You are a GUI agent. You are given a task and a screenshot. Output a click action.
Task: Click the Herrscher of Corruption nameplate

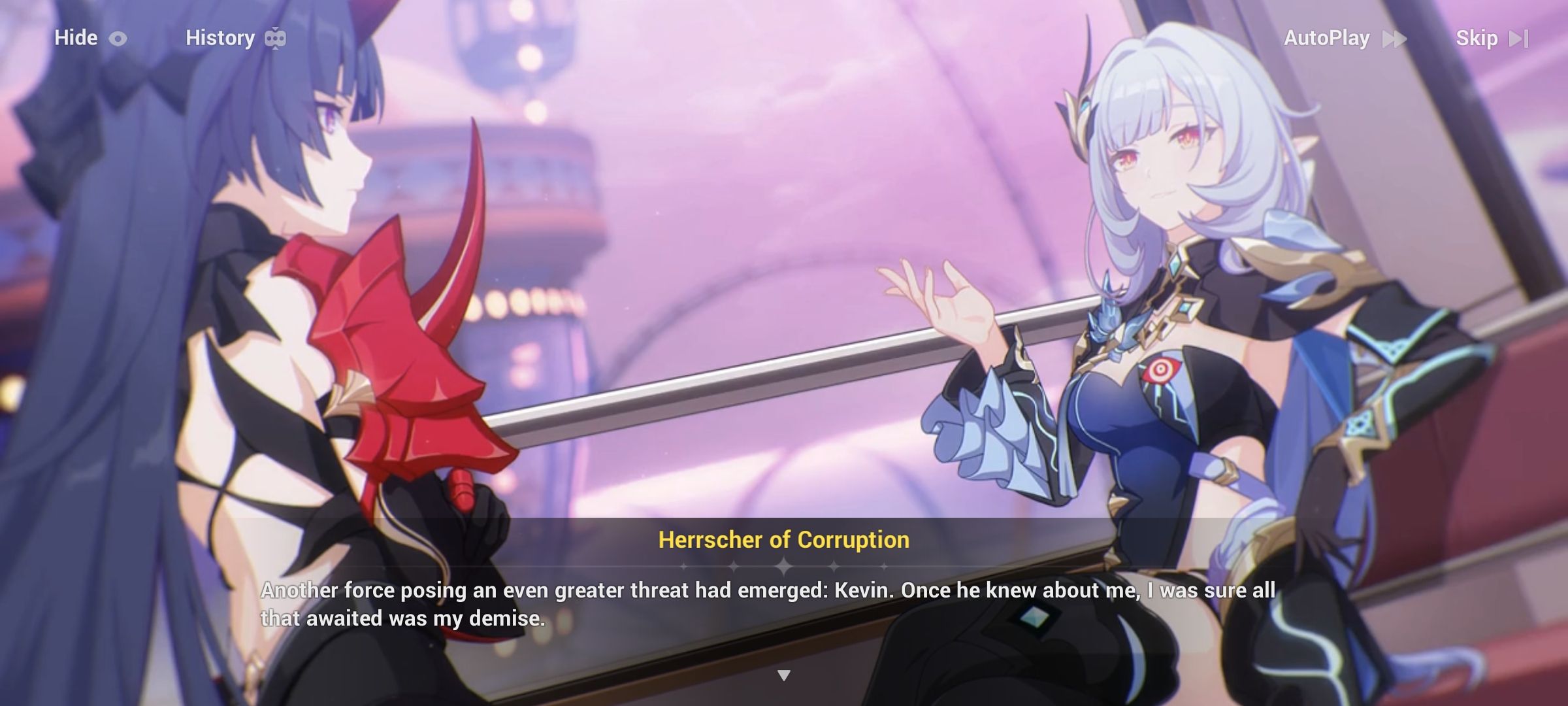(783, 540)
